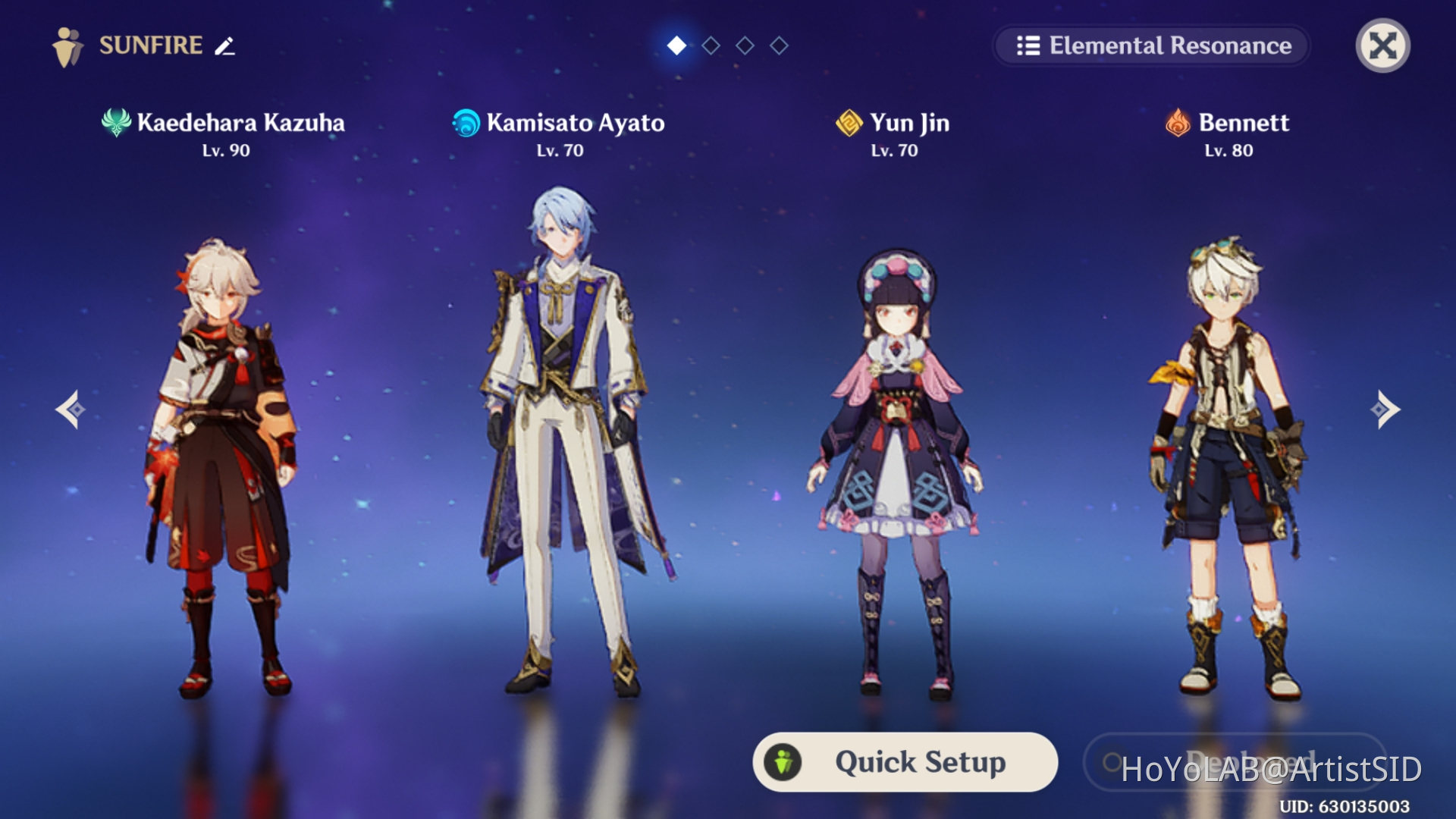This screenshot has height=819, width=1456.
Task: Activate the fourth diamond page indicator
Action: pyautogui.click(x=777, y=46)
